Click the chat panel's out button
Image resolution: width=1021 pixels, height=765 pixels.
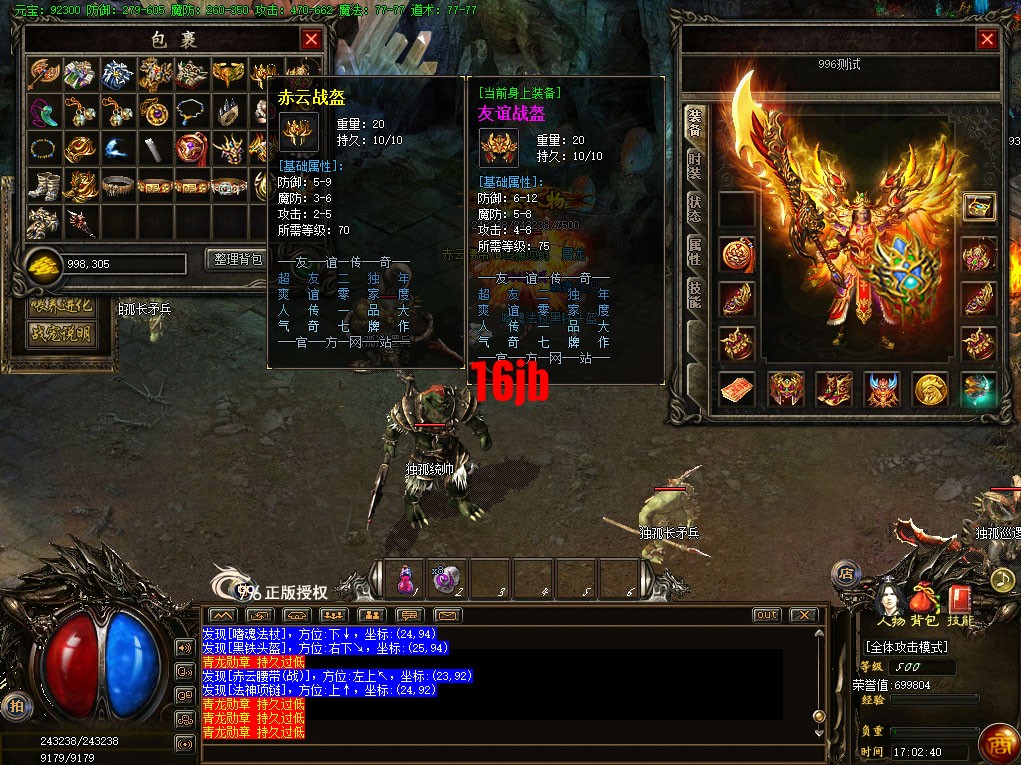pos(766,614)
